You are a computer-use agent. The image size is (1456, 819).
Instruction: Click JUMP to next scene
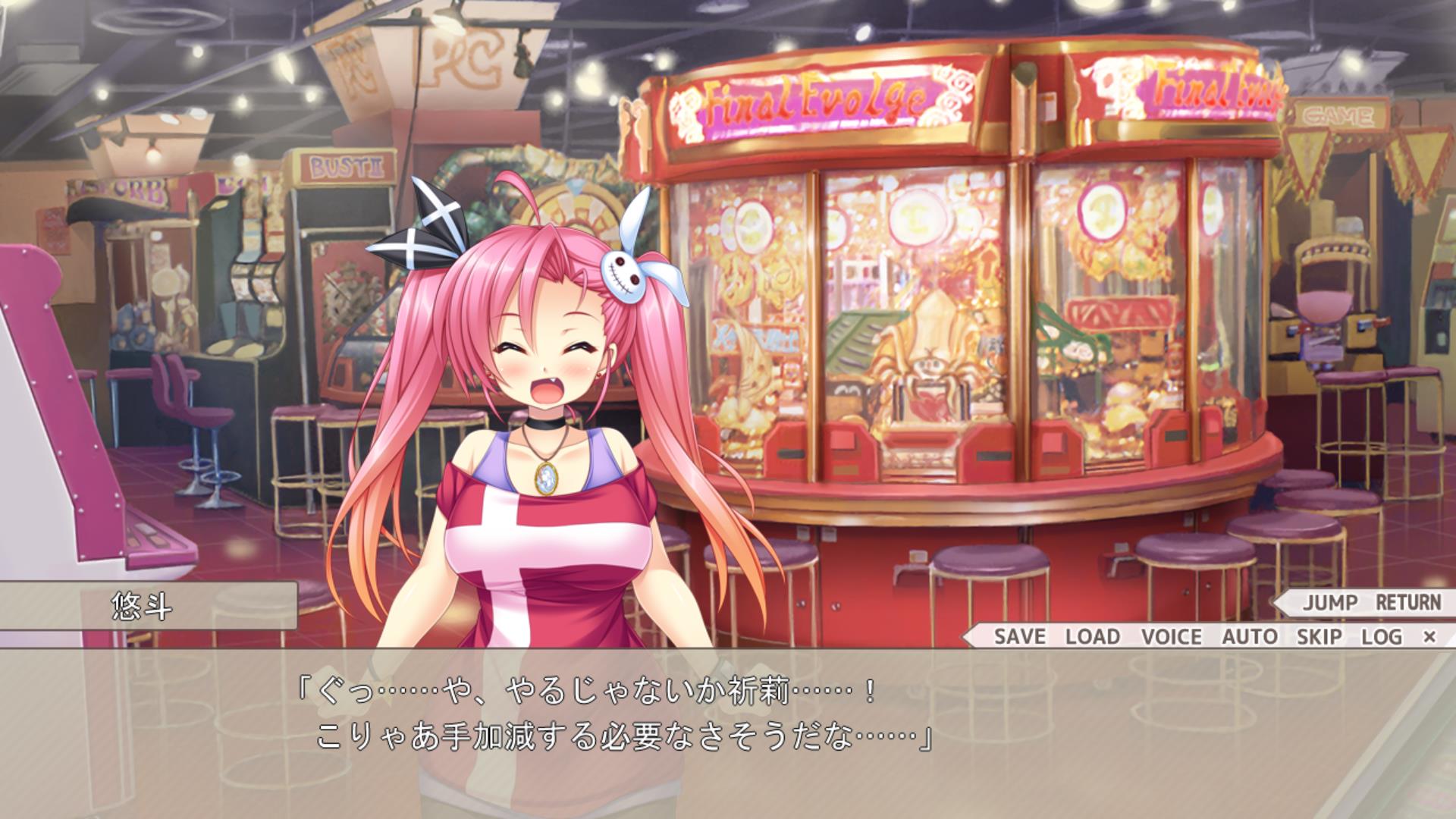click(x=1330, y=603)
